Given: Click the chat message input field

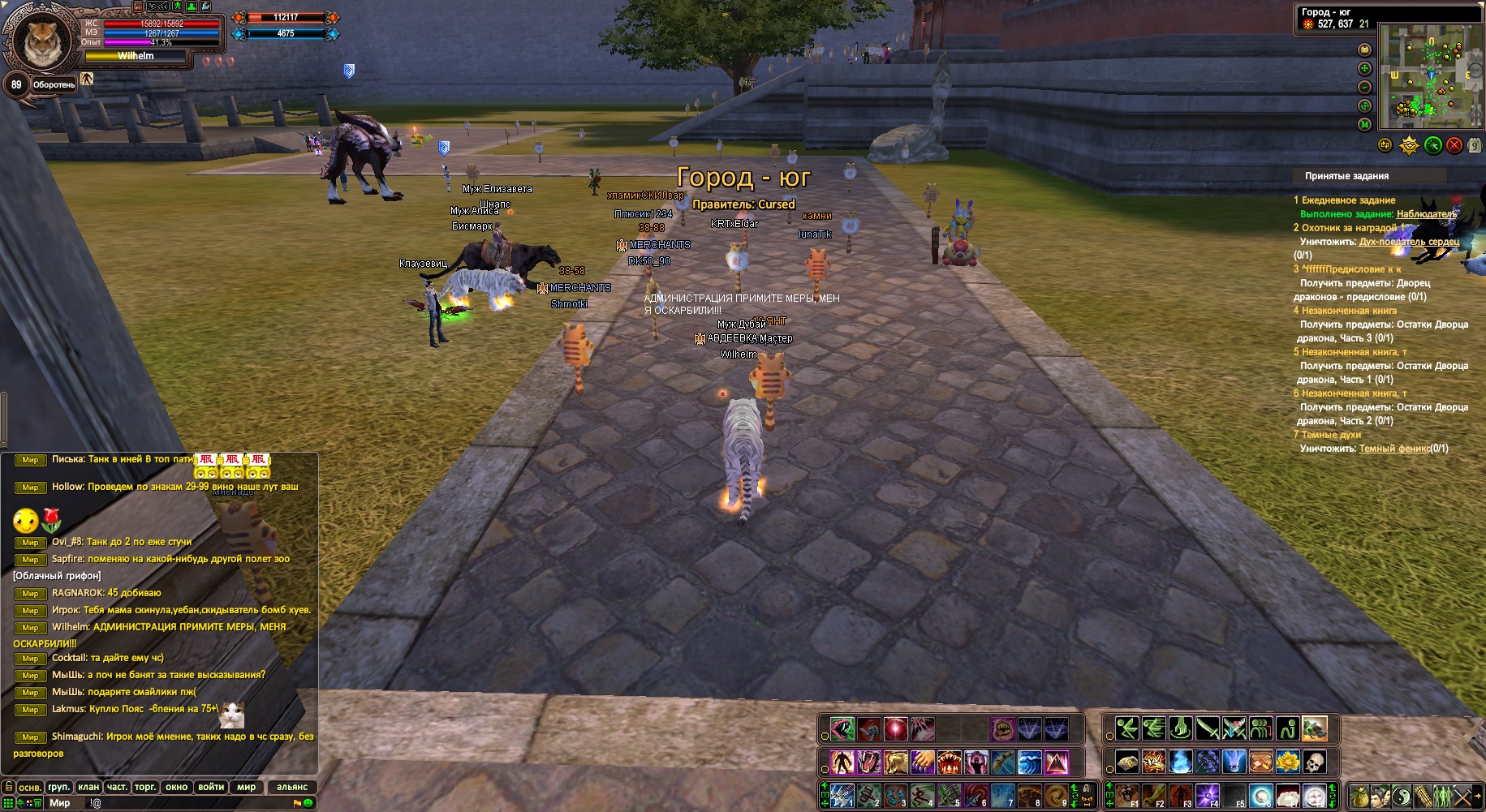Looking at the screenshot, I should tap(187, 803).
